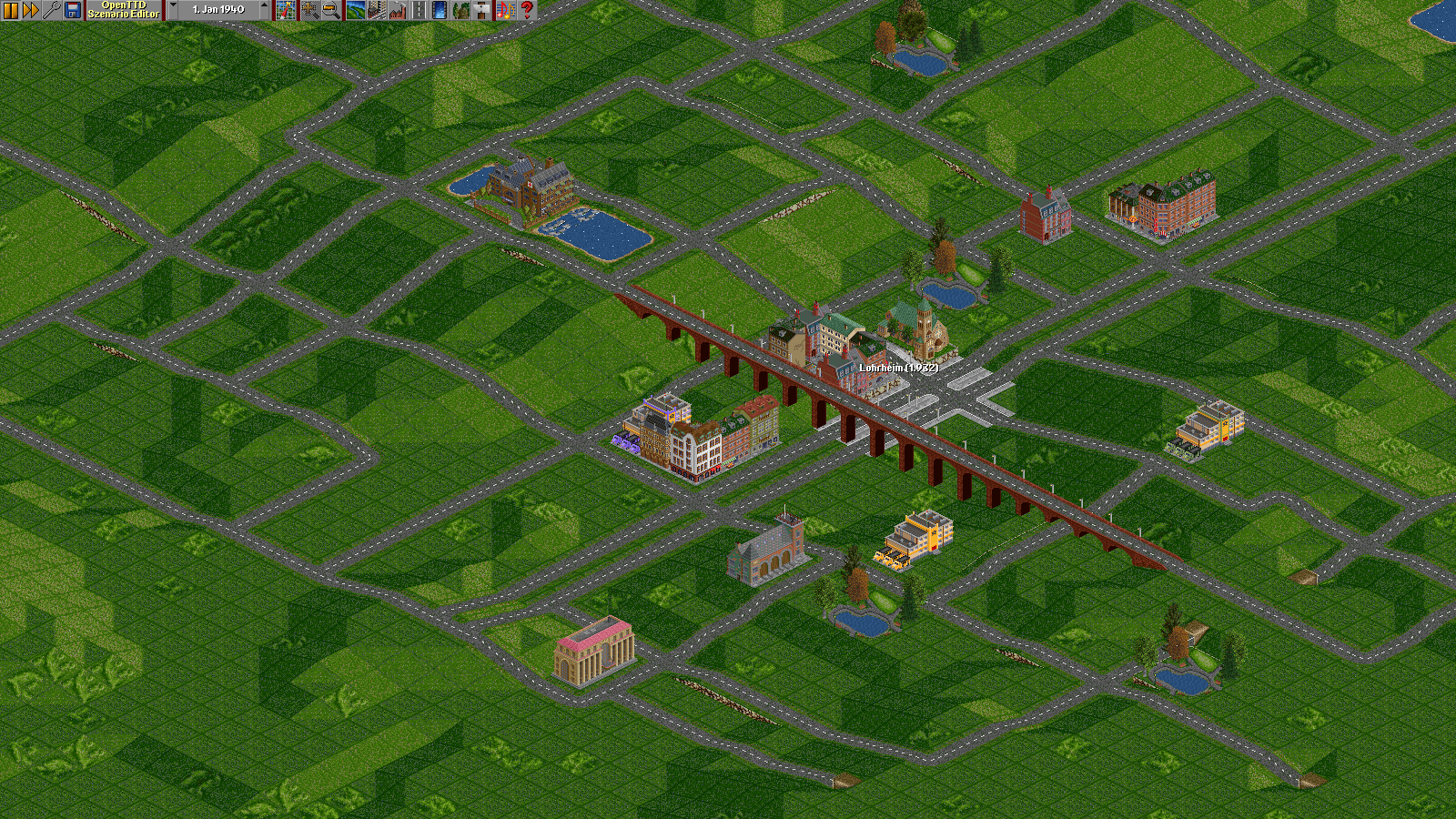Select the plant trees tool
Screen dimensions: 1456x819
(x=460, y=10)
